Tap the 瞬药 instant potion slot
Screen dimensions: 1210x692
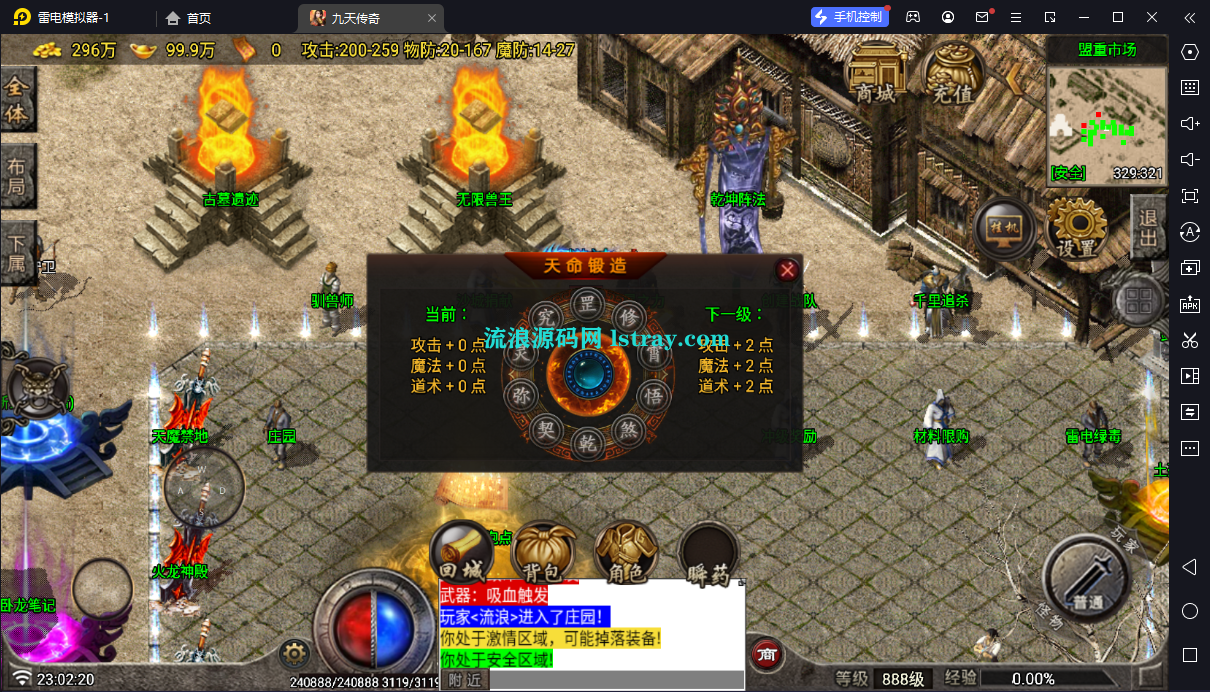pyautogui.click(x=708, y=553)
